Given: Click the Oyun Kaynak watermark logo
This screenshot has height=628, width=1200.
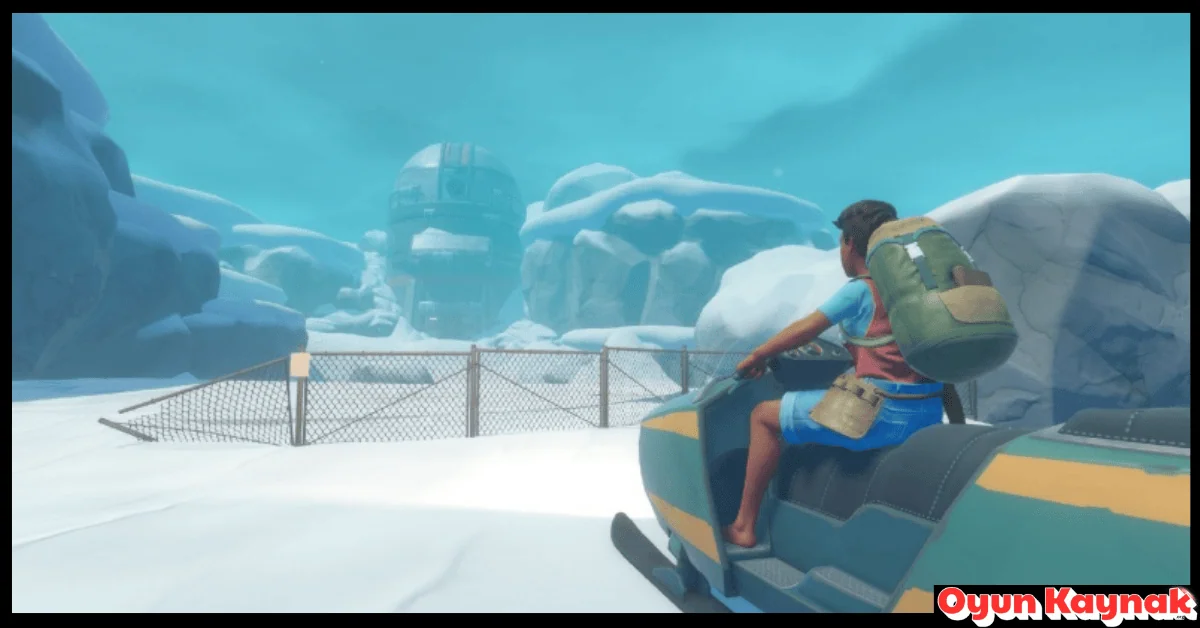Looking at the screenshot, I should click(1065, 604).
